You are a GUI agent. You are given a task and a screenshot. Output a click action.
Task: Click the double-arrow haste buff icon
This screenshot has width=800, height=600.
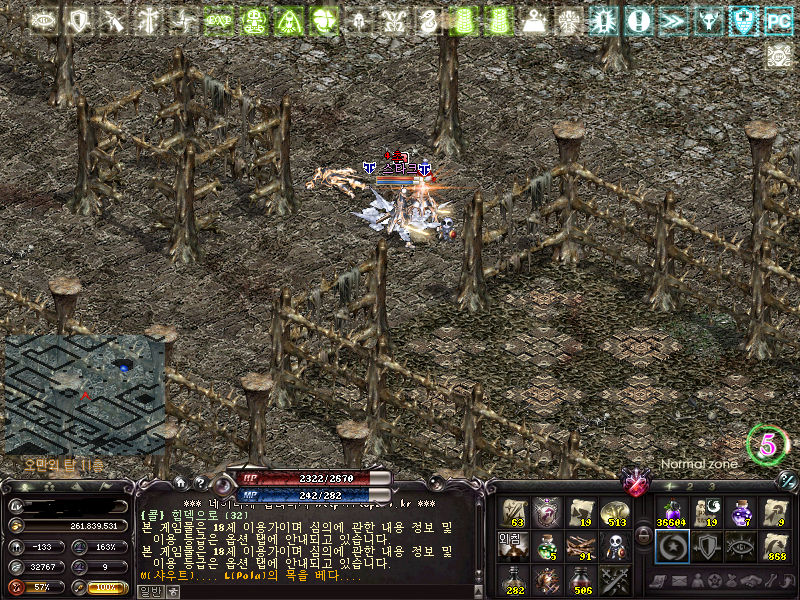pyautogui.click(x=673, y=19)
